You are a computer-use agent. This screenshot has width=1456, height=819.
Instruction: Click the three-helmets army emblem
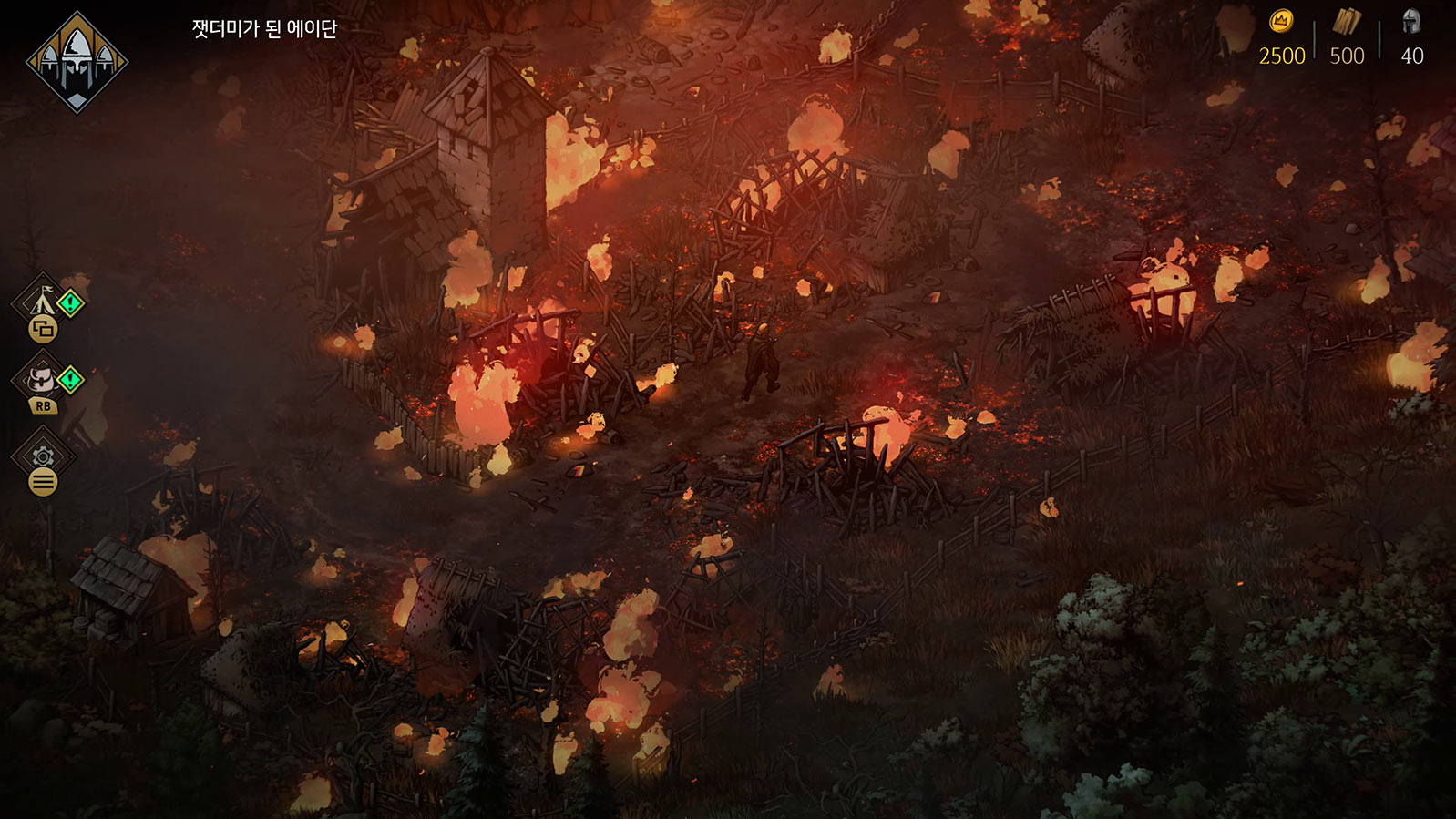click(x=77, y=62)
